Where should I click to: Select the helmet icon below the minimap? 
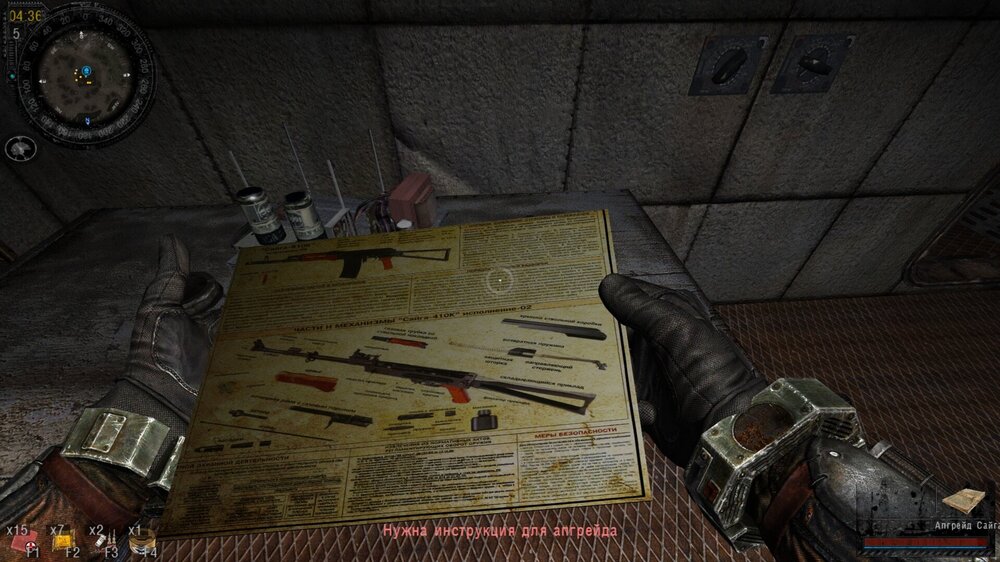click(x=20, y=149)
